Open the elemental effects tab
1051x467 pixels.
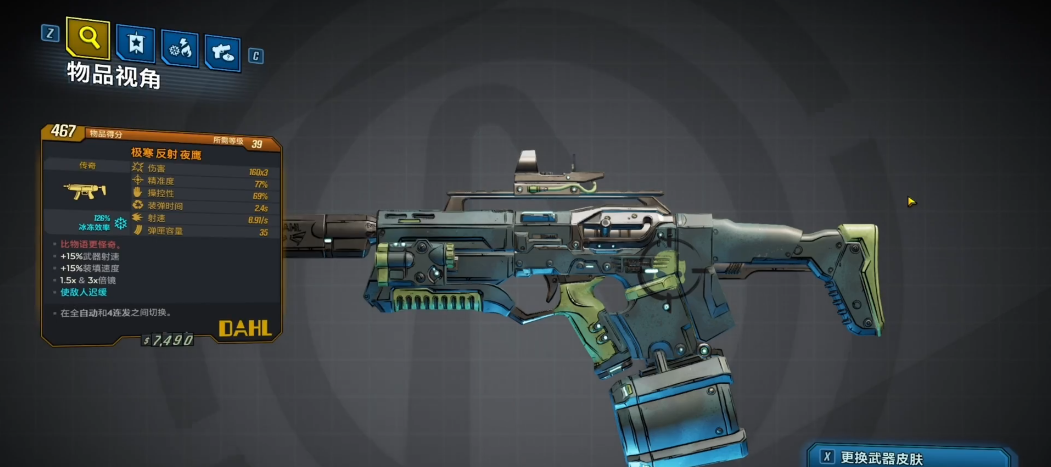(x=180, y=48)
